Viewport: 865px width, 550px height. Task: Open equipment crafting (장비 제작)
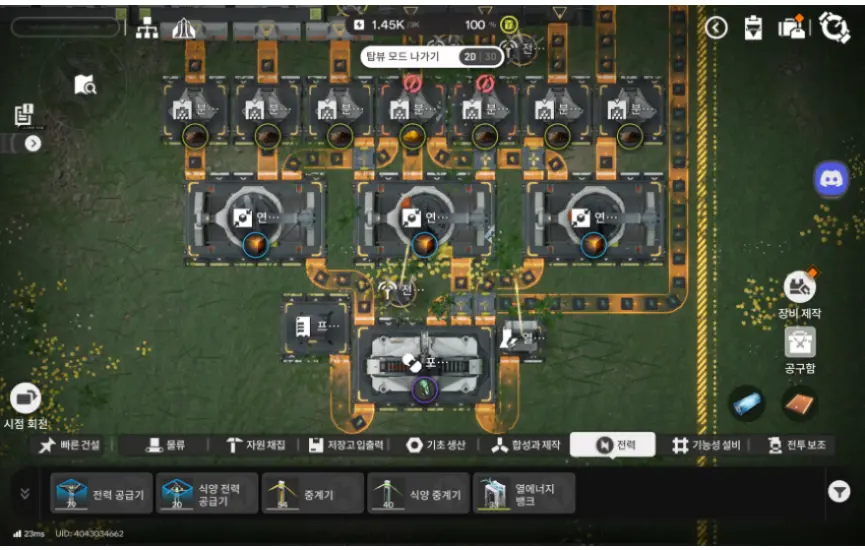pyautogui.click(x=798, y=289)
